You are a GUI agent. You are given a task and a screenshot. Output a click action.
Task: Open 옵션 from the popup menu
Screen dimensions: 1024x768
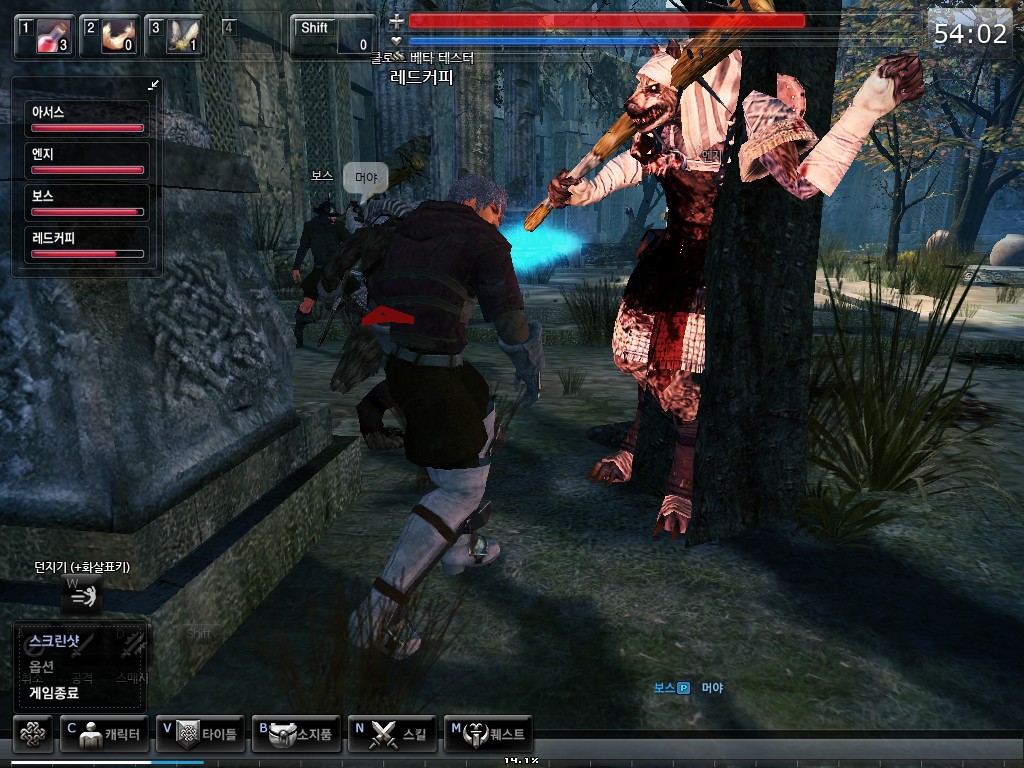pos(42,667)
